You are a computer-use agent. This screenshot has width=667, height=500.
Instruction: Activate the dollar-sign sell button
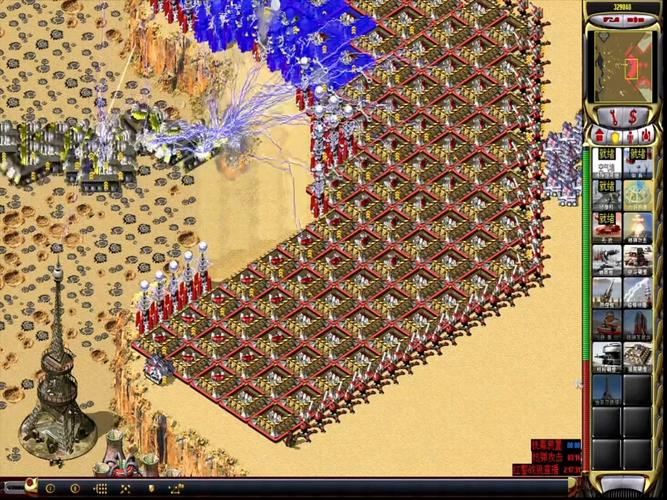tap(633, 115)
